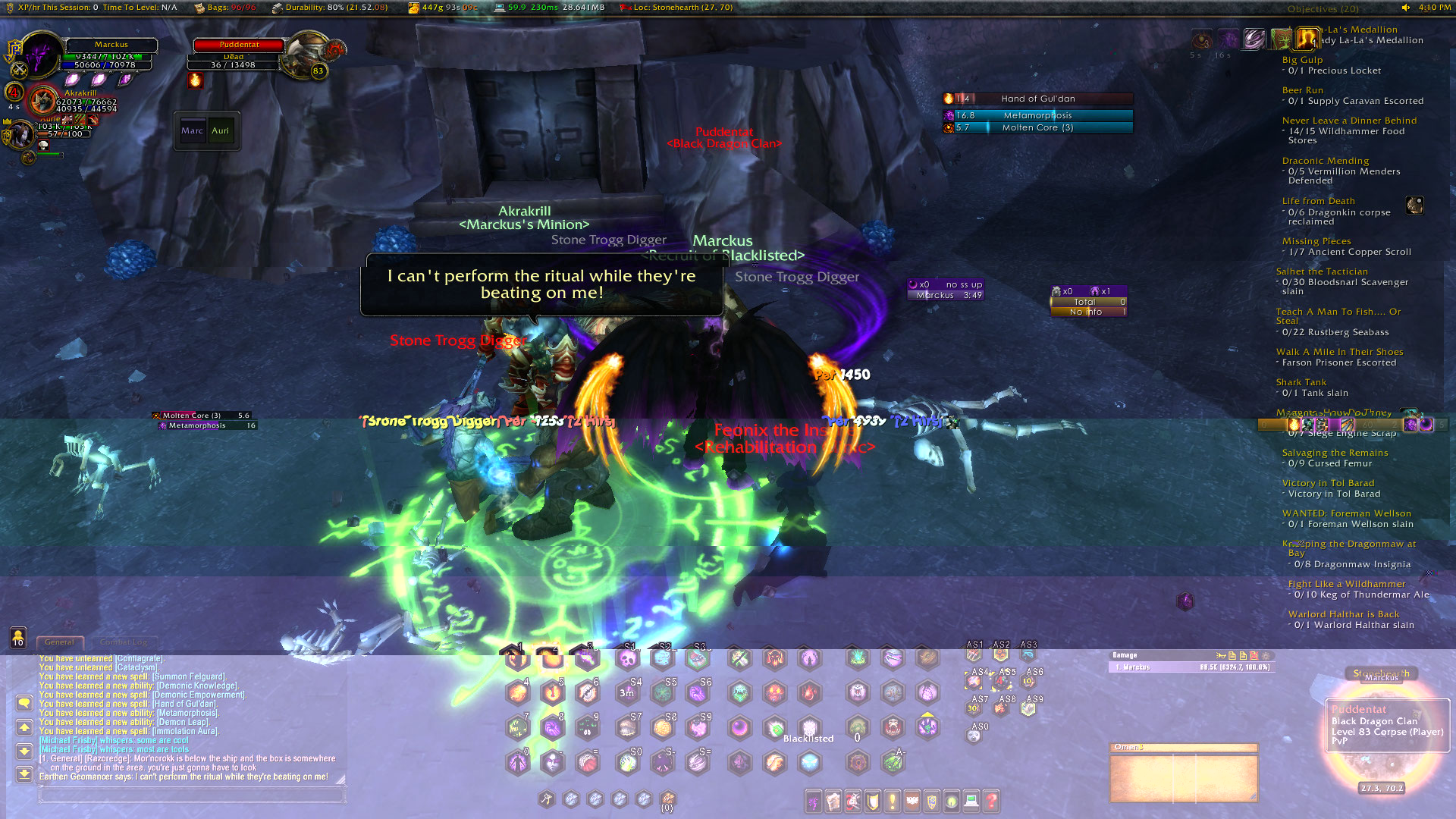This screenshot has height=819, width=1456.
Task: Click the question mark help icon
Action: point(991,800)
